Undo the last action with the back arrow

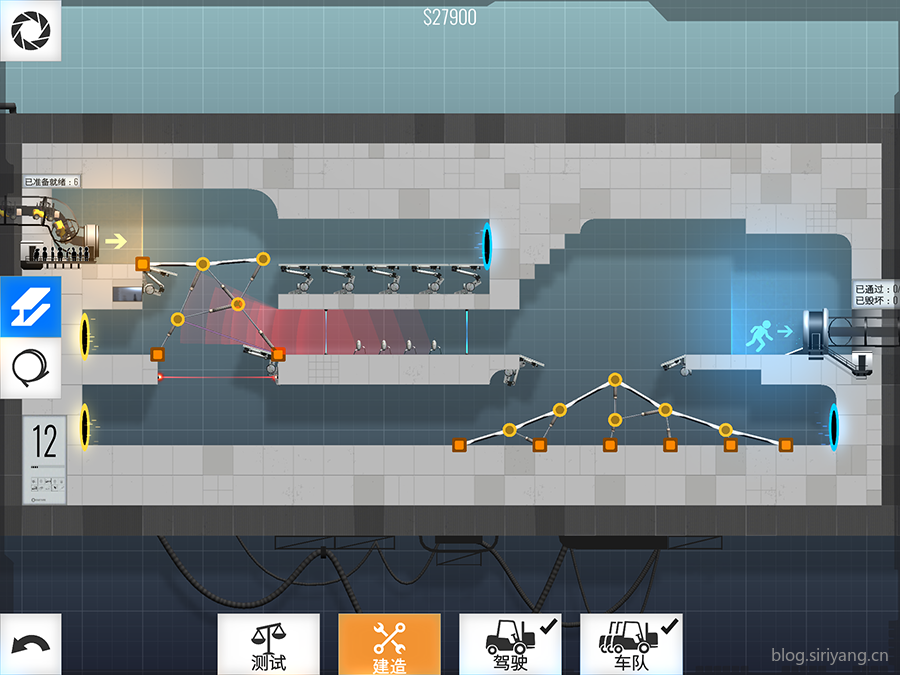(30, 644)
